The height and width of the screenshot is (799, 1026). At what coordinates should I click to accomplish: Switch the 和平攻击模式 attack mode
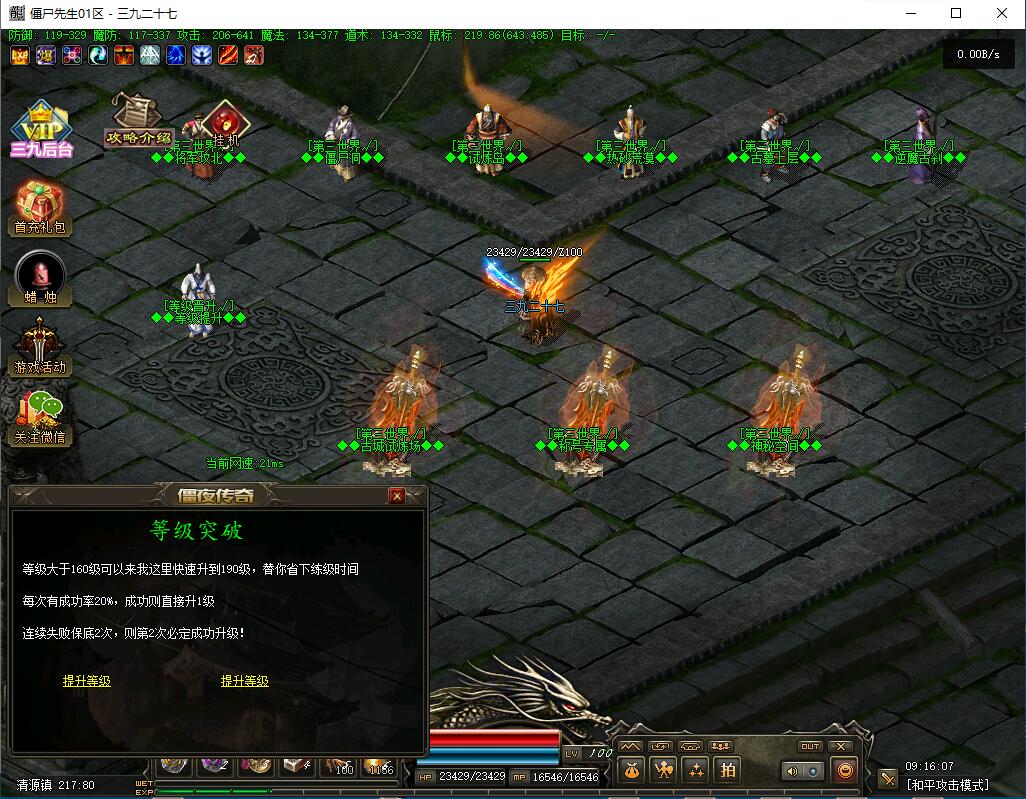[x=947, y=785]
